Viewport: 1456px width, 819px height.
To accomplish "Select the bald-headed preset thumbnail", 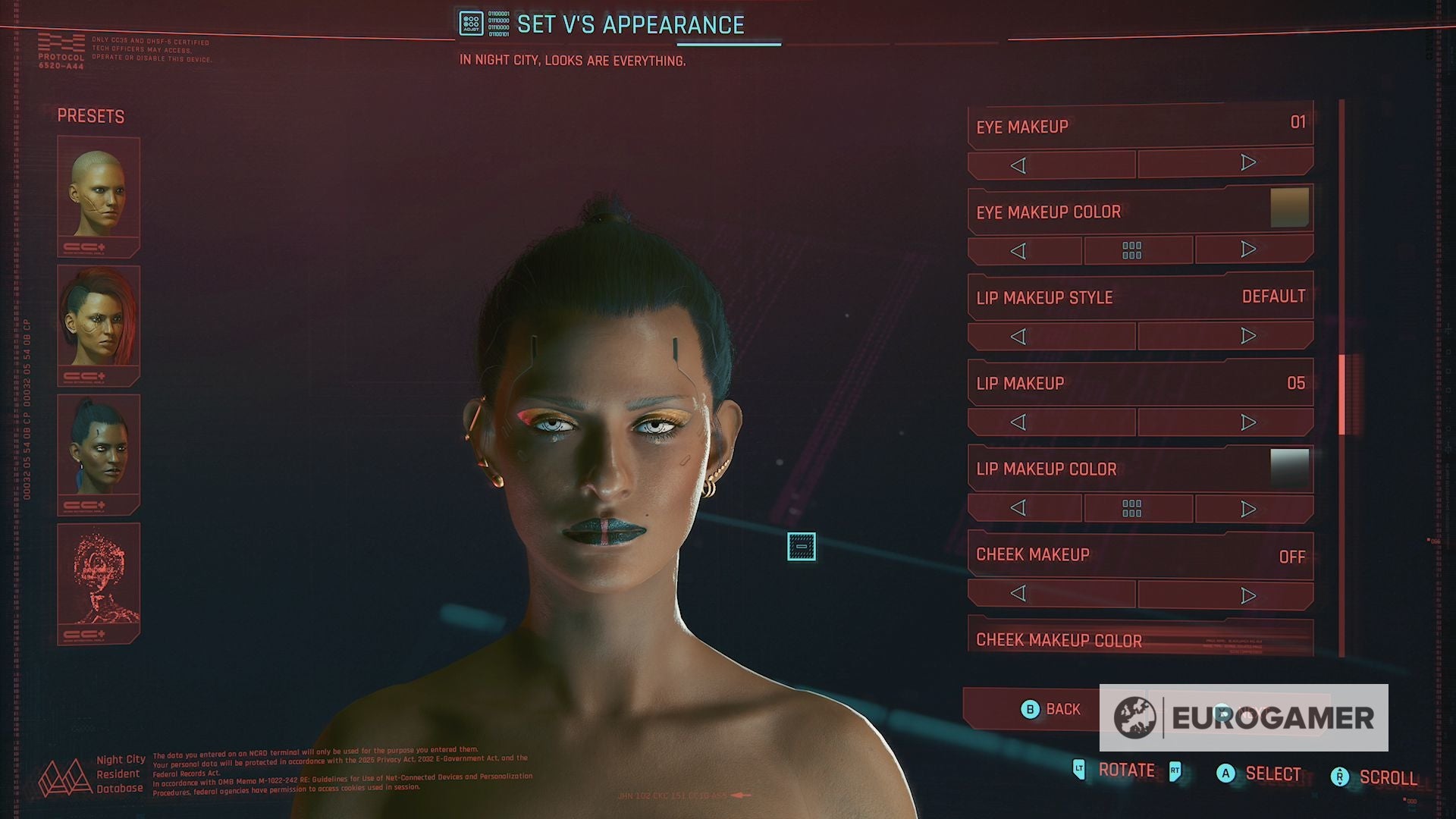I will [99, 196].
